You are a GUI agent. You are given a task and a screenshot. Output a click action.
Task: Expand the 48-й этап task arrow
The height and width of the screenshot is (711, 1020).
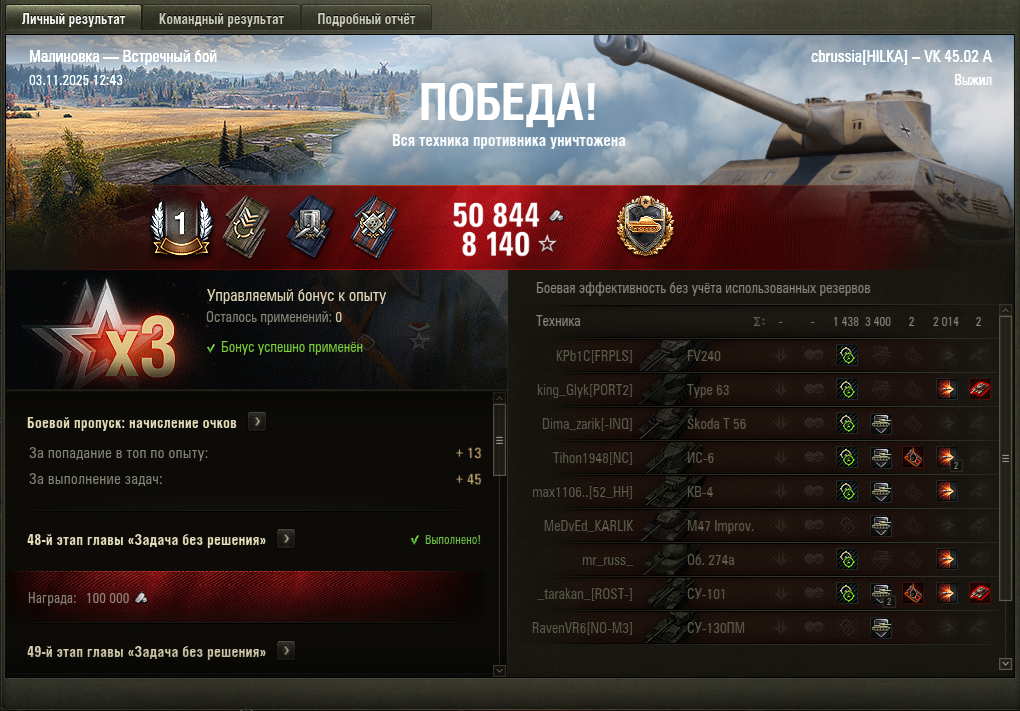coord(286,539)
